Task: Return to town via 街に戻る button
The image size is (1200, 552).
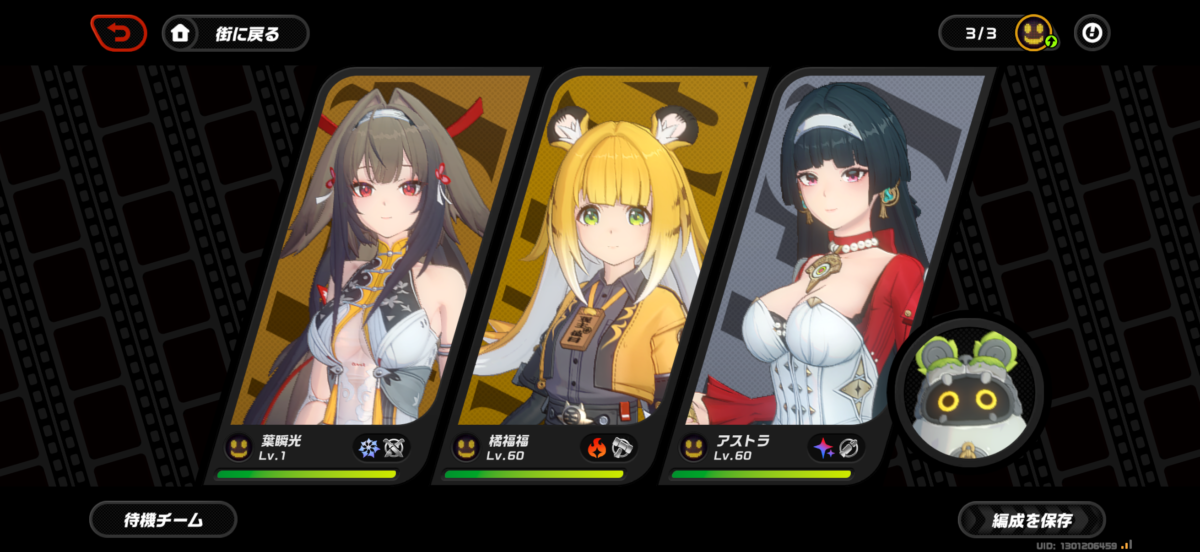Action: [x=236, y=33]
